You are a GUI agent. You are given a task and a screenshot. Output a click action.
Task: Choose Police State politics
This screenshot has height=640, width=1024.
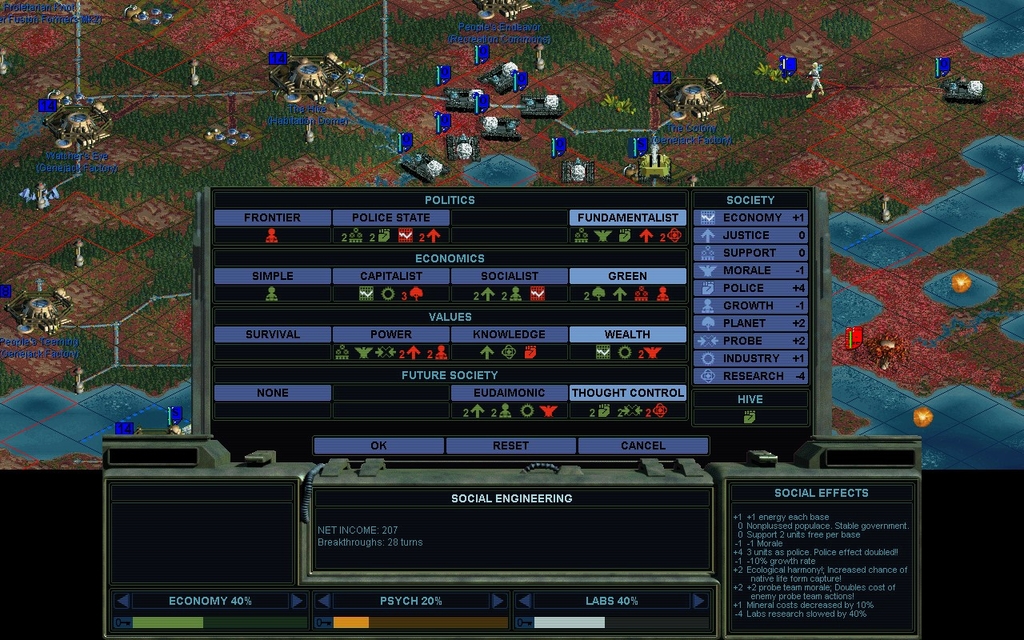[x=391, y=217]
